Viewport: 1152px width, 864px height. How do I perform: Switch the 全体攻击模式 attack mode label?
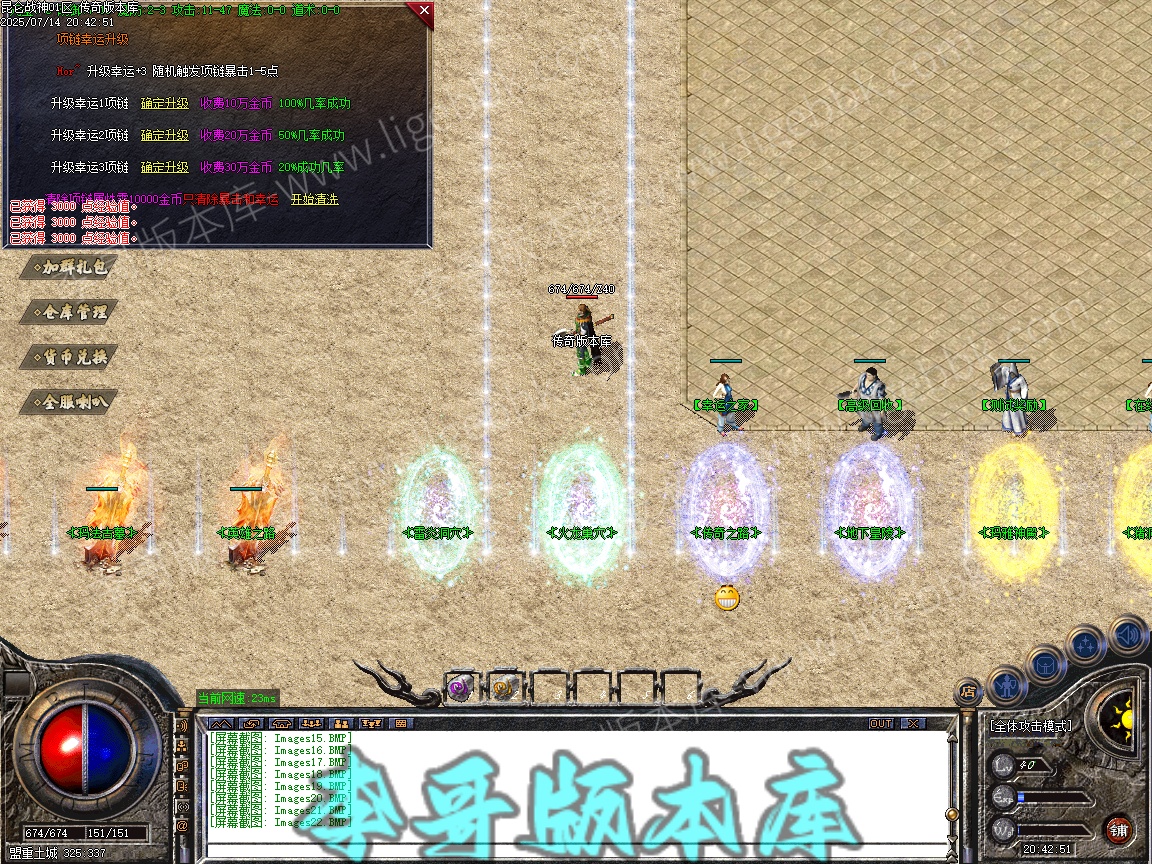[1030, 726]
